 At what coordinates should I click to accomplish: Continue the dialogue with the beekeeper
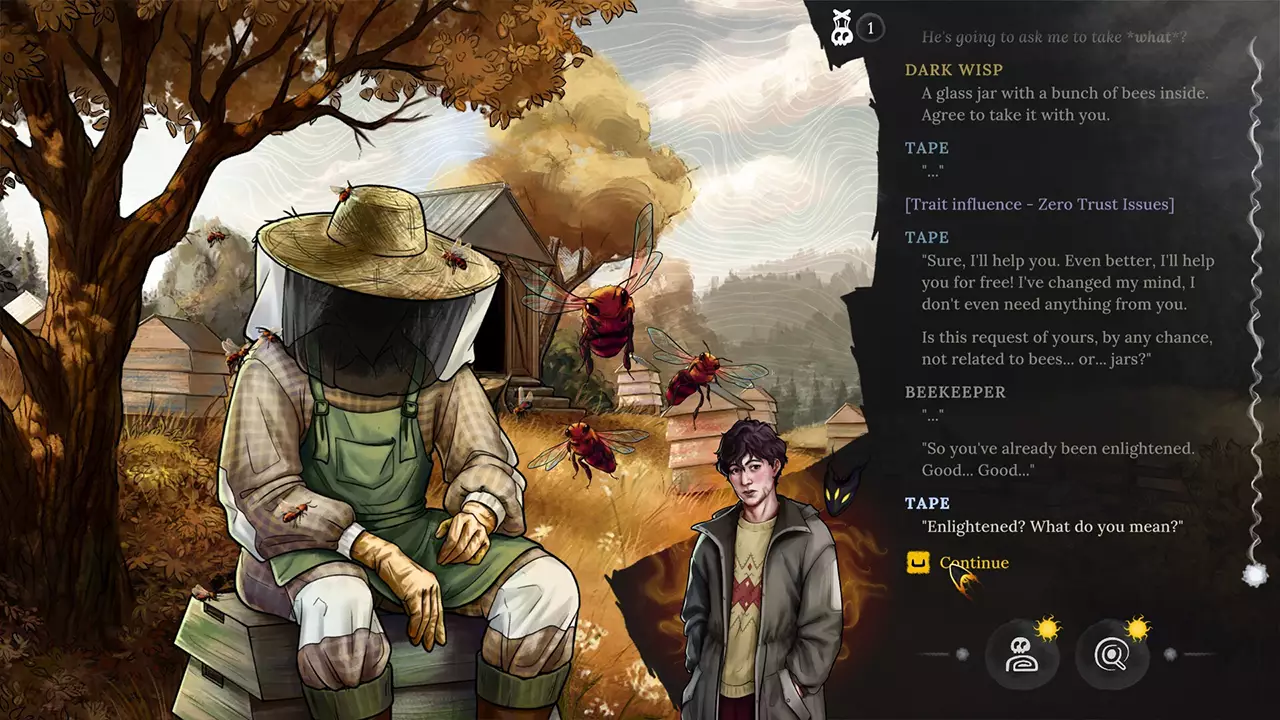pos(972,563)
